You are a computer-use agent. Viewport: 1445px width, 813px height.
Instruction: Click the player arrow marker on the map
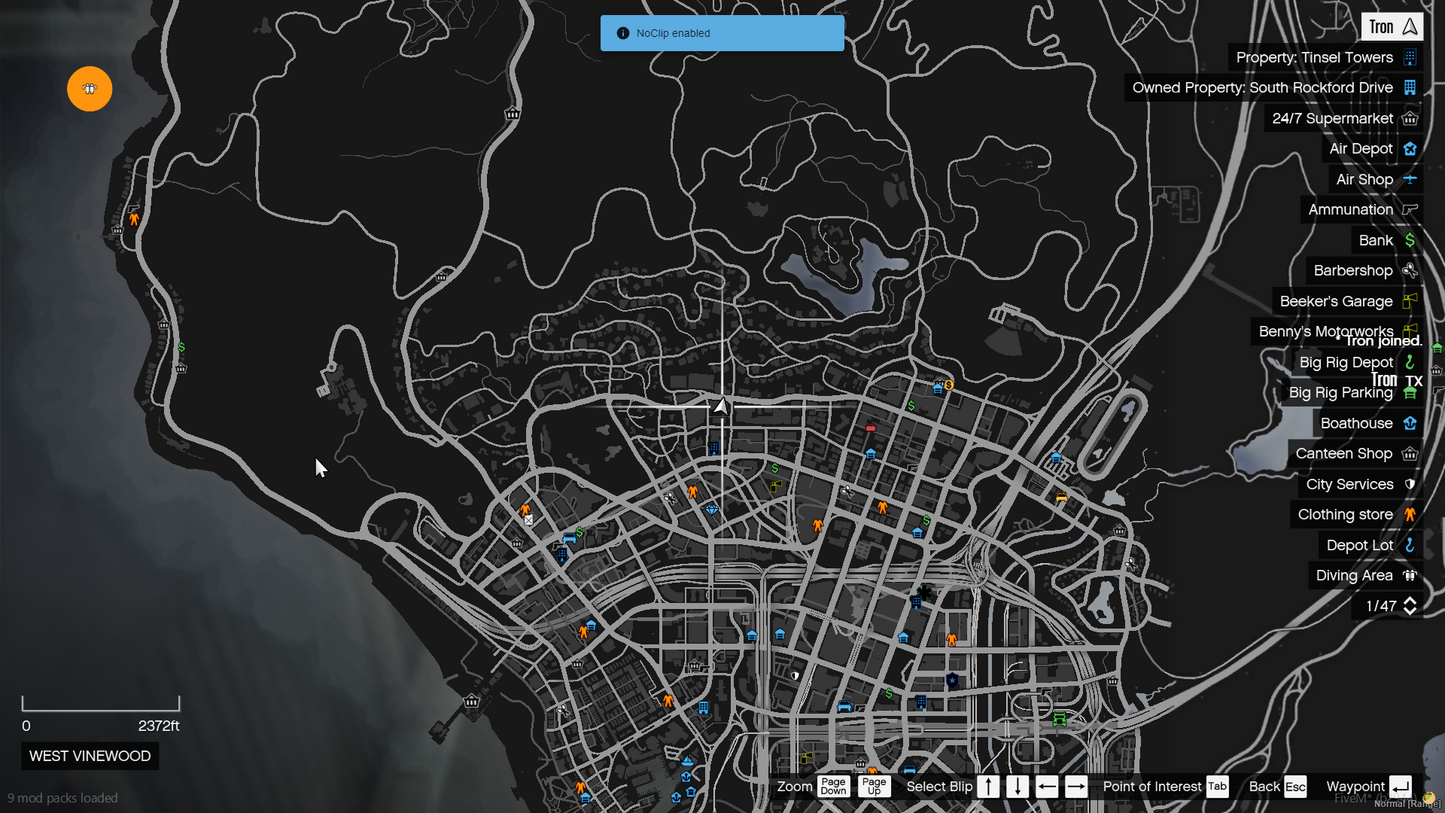click(721, 407)
